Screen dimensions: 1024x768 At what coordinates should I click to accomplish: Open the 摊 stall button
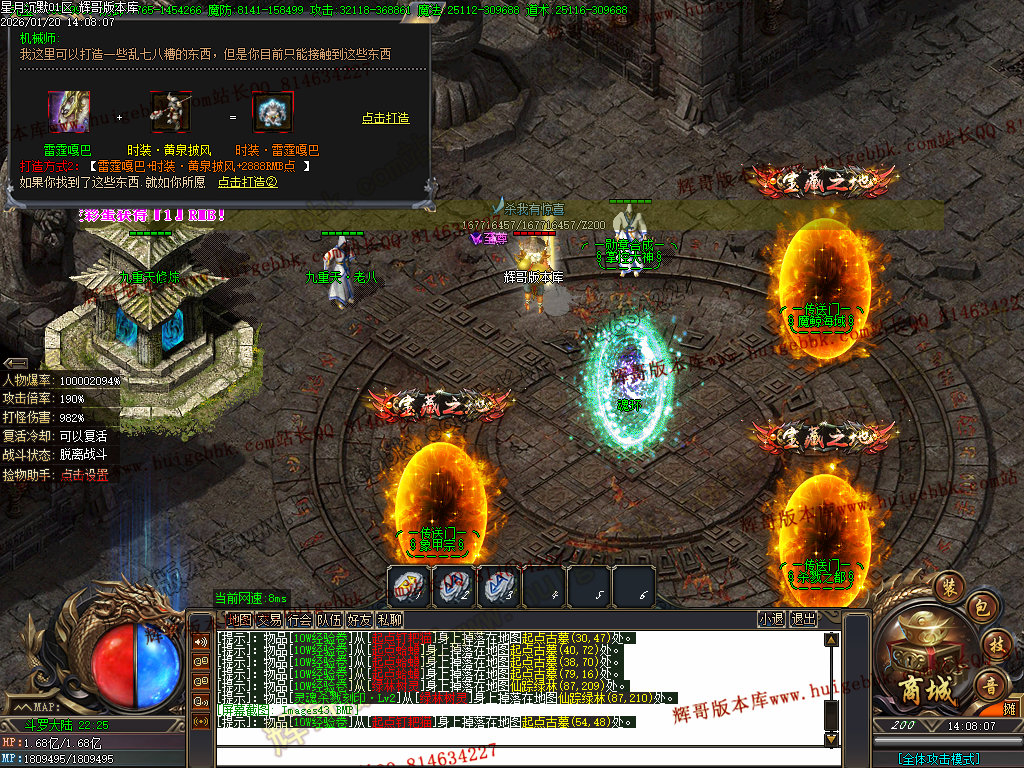tap(1010, 708)
